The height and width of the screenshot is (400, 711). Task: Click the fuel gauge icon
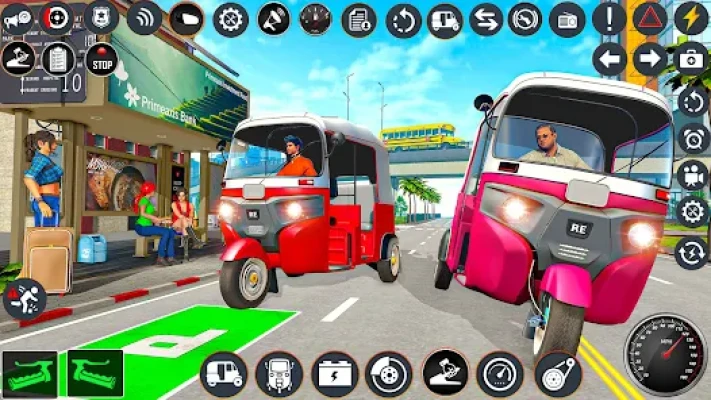pyautogui.click(x=316, y=19)
